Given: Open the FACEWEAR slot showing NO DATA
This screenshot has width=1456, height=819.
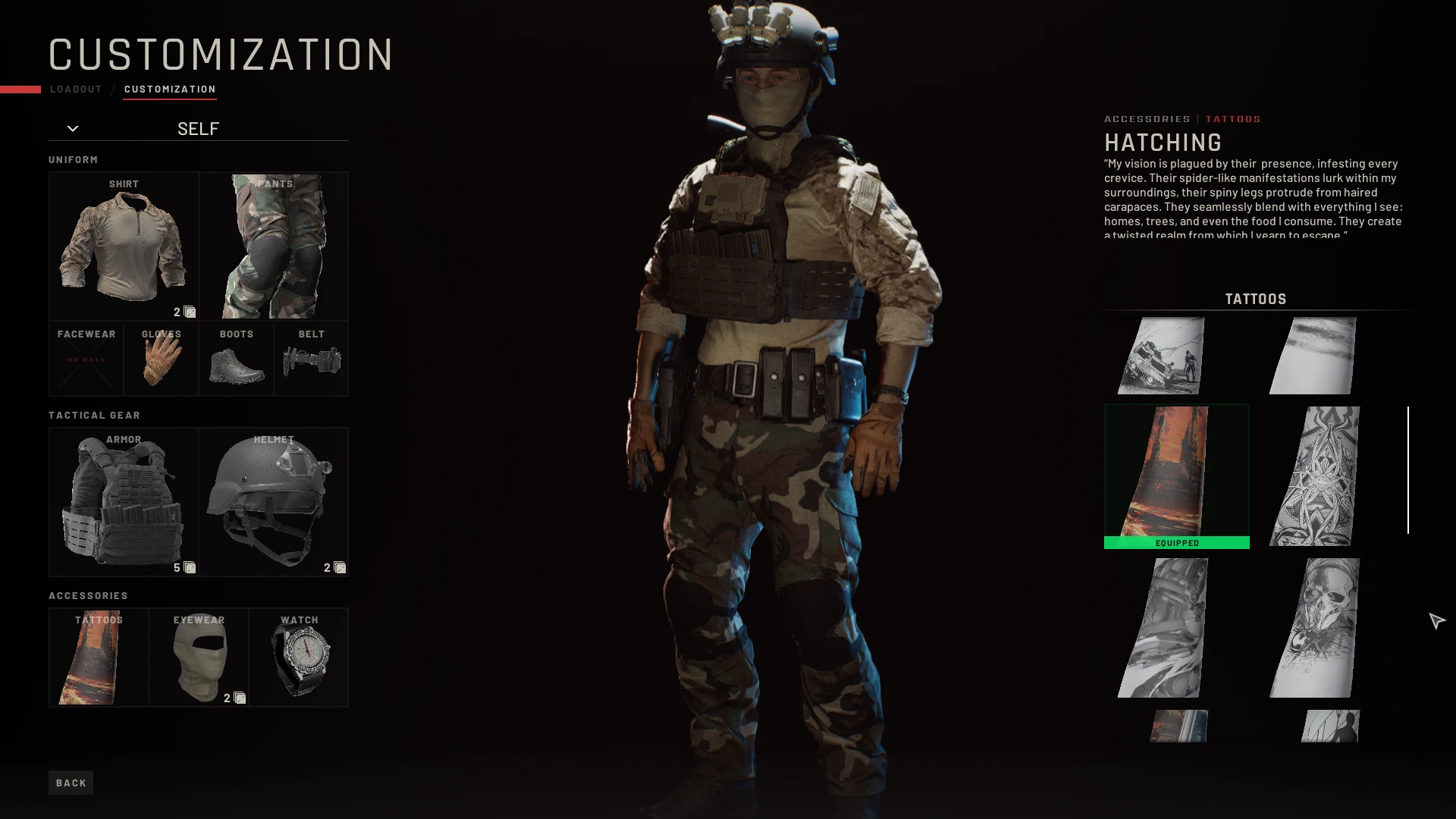Looking at the screenshot, I should click(x=86, y=358).
